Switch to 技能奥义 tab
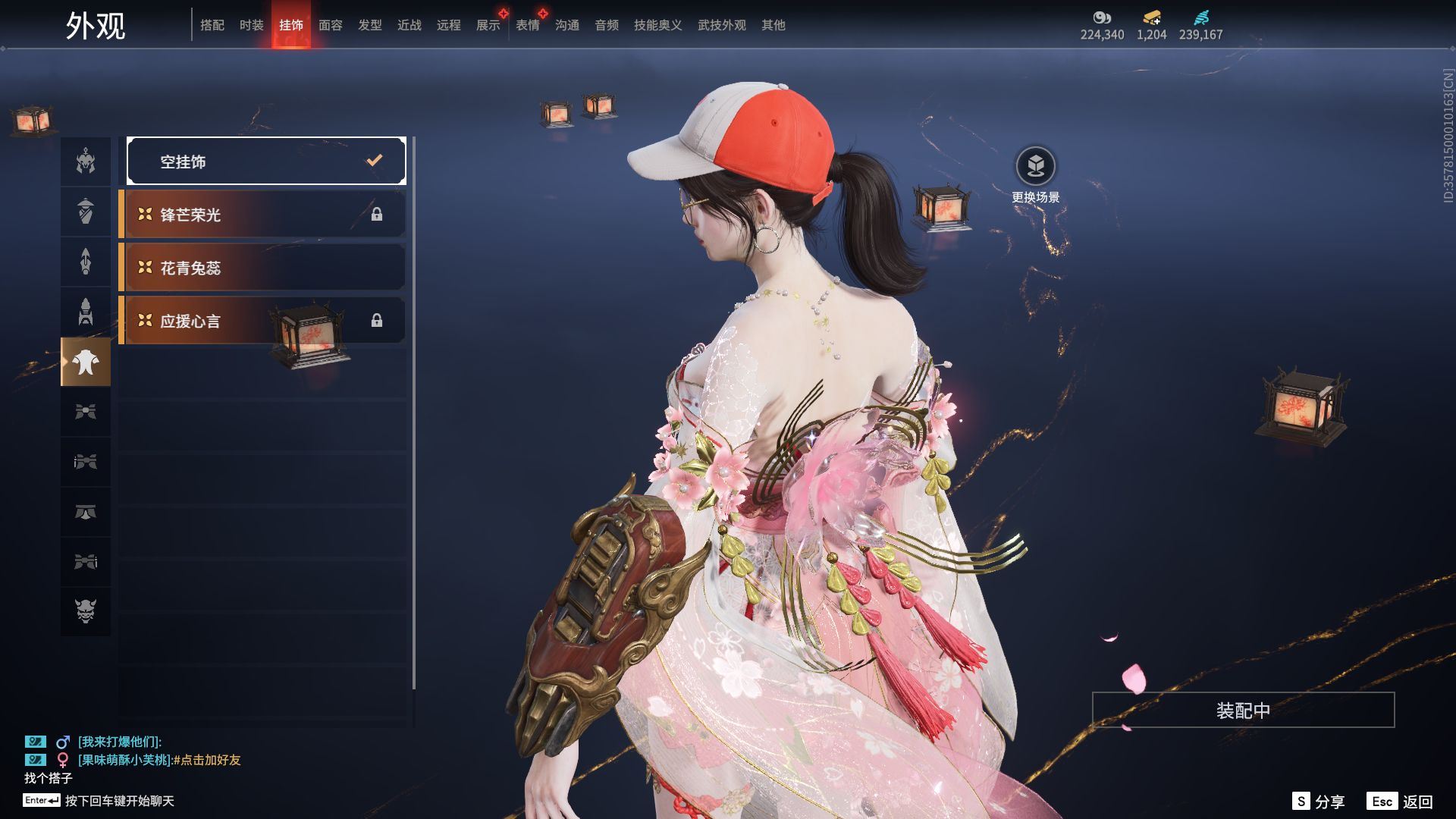Screen dimensions: 1456x819 tap(658, 25)
